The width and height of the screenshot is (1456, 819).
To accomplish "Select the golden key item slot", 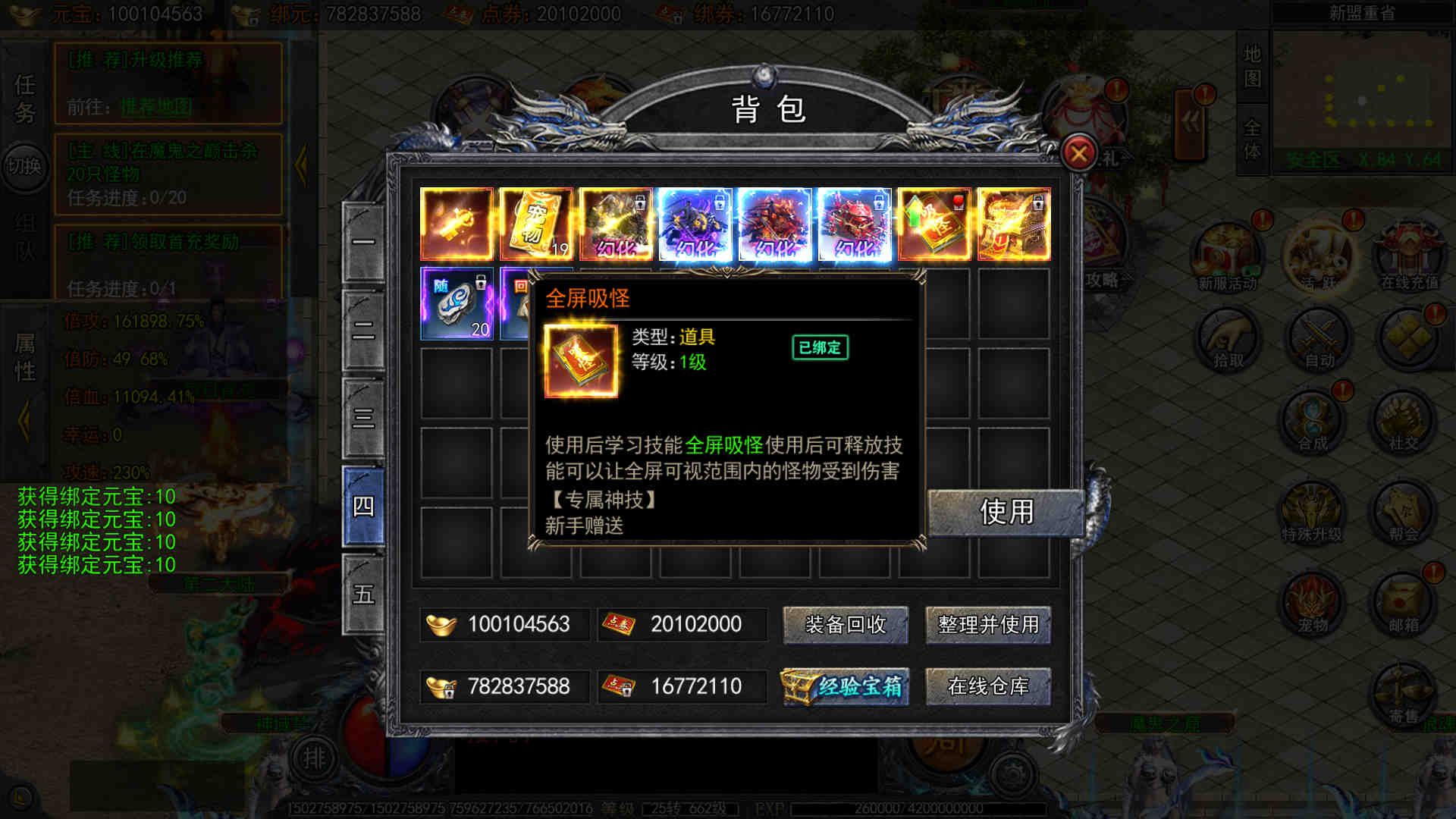I will click(457, 224).
